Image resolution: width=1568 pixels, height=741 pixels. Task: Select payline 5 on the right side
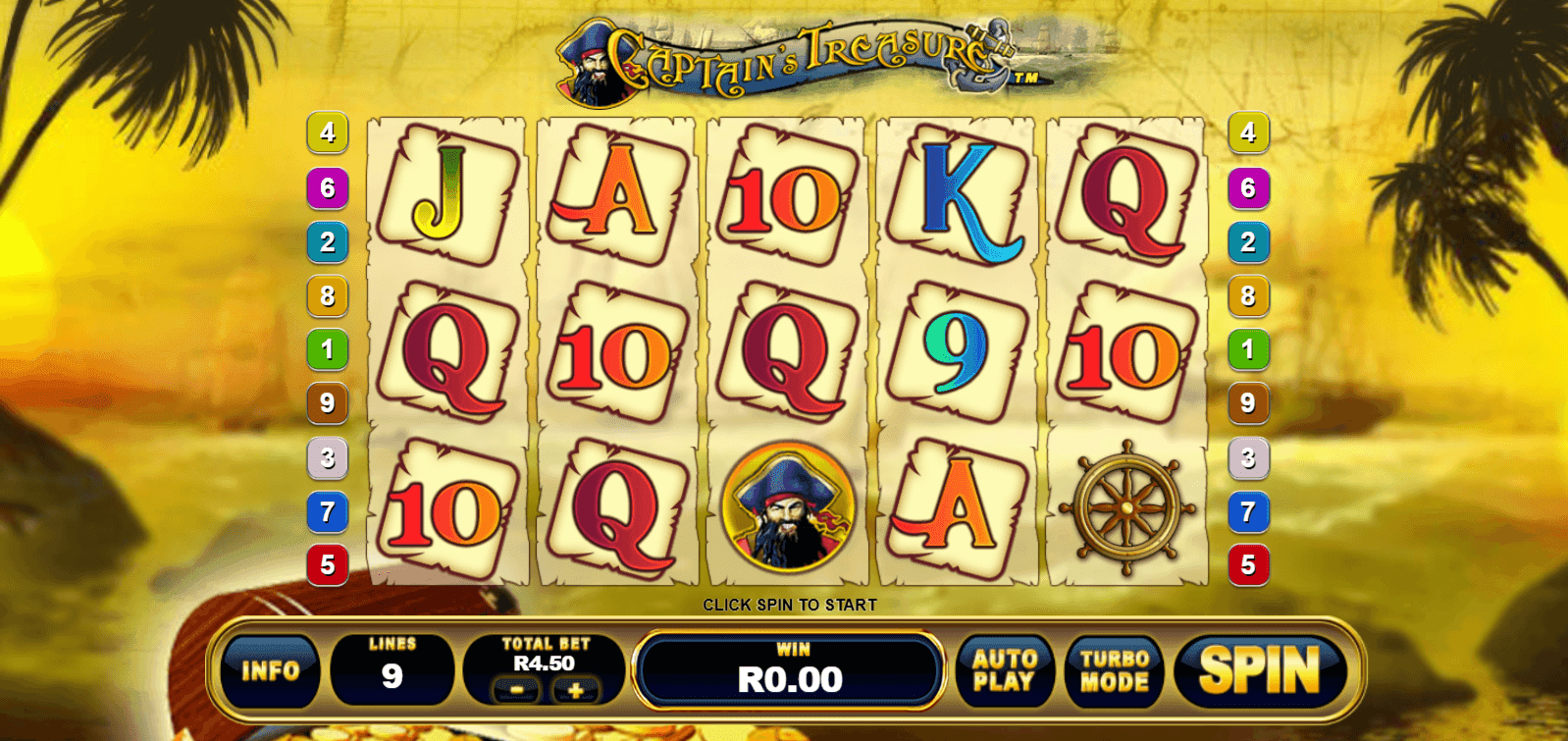click(x=1248, y=564)
